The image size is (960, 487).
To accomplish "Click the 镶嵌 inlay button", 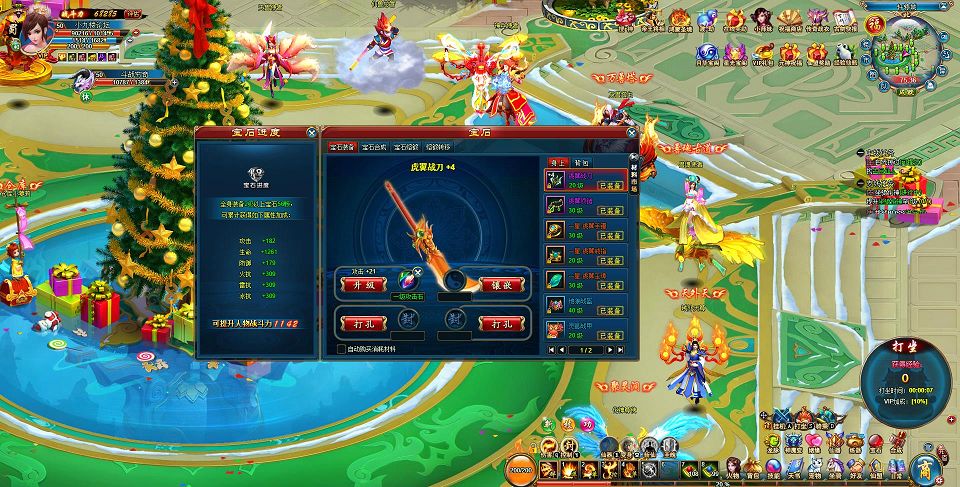I will [x=504, y=284].
